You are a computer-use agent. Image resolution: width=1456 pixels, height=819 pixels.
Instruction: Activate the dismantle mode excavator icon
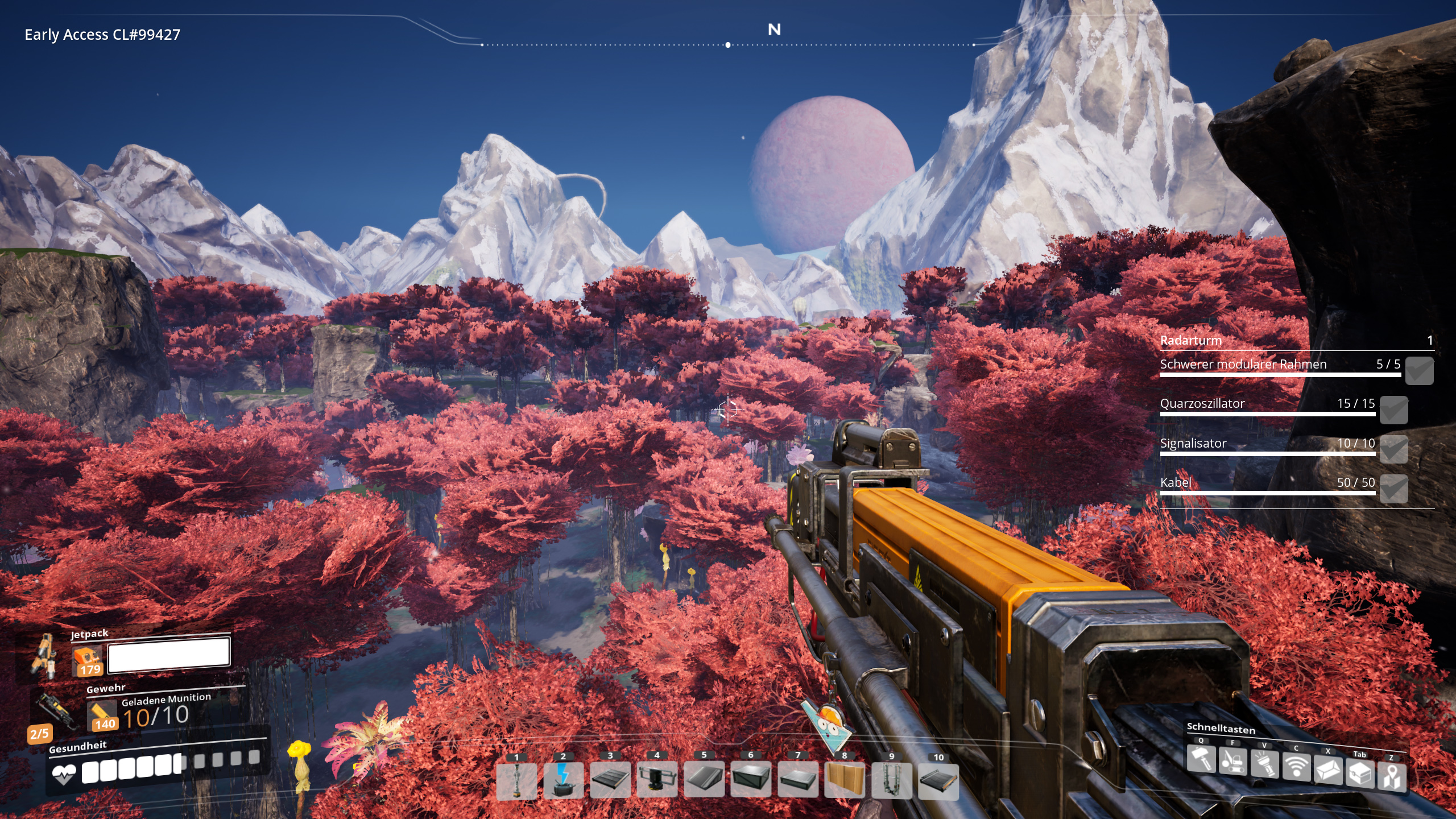click(x=1232, y=762)
